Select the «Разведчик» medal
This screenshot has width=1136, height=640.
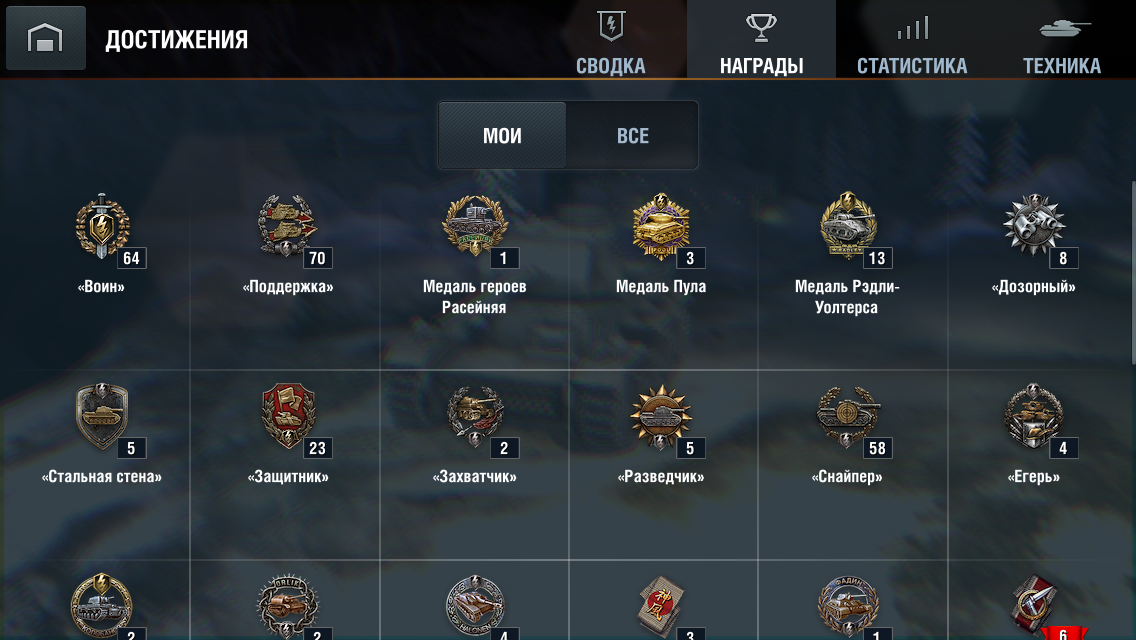click(661, 418)
